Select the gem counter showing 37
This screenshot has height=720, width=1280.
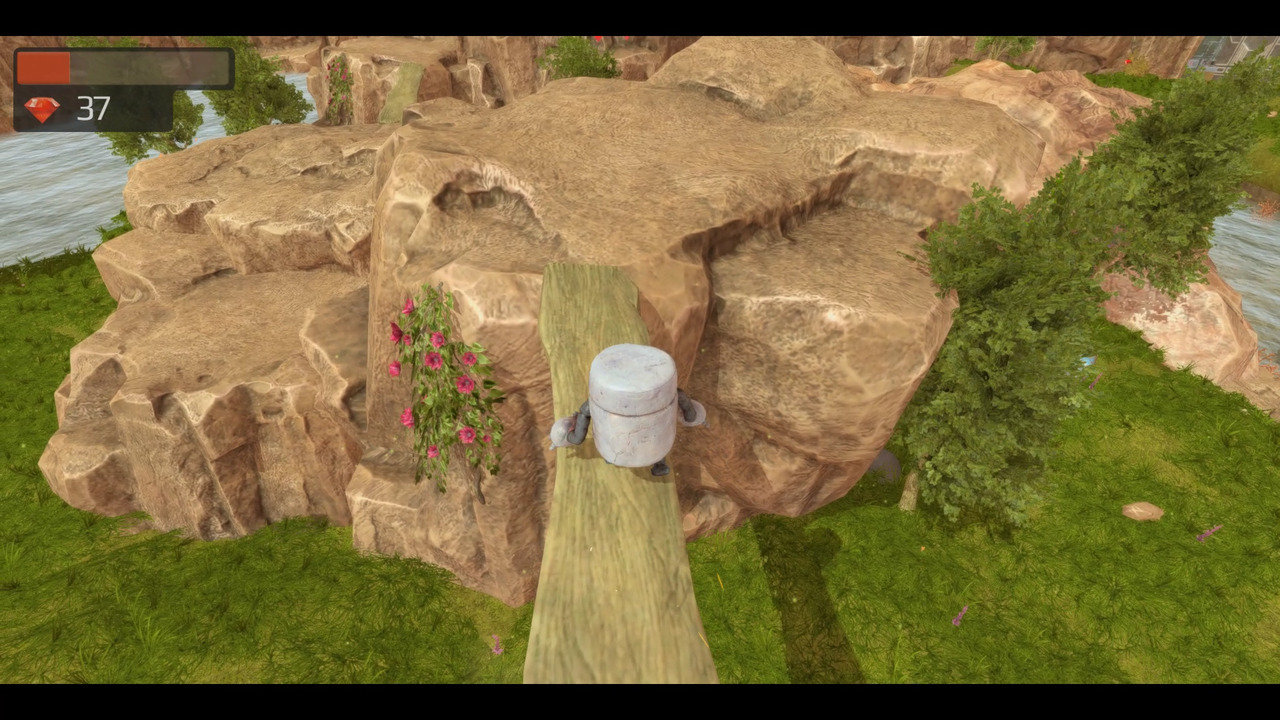click(94, 110)
